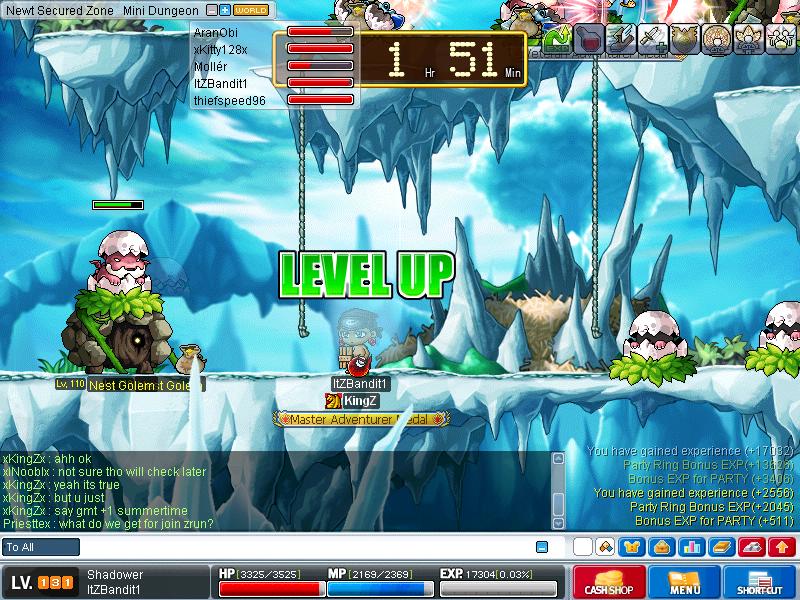
Task: Open the World map button
Action: pyautogui.click(x=250, y=10)
